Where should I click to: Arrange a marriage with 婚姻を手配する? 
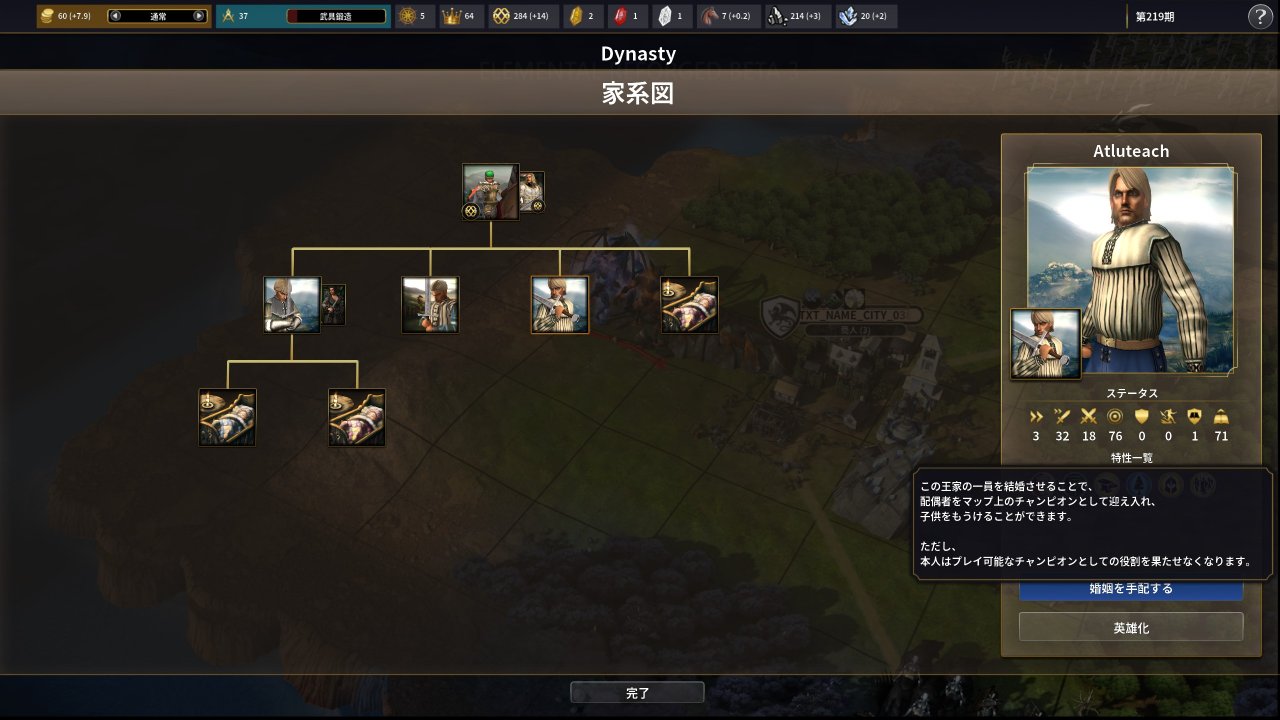point(1131,589)
